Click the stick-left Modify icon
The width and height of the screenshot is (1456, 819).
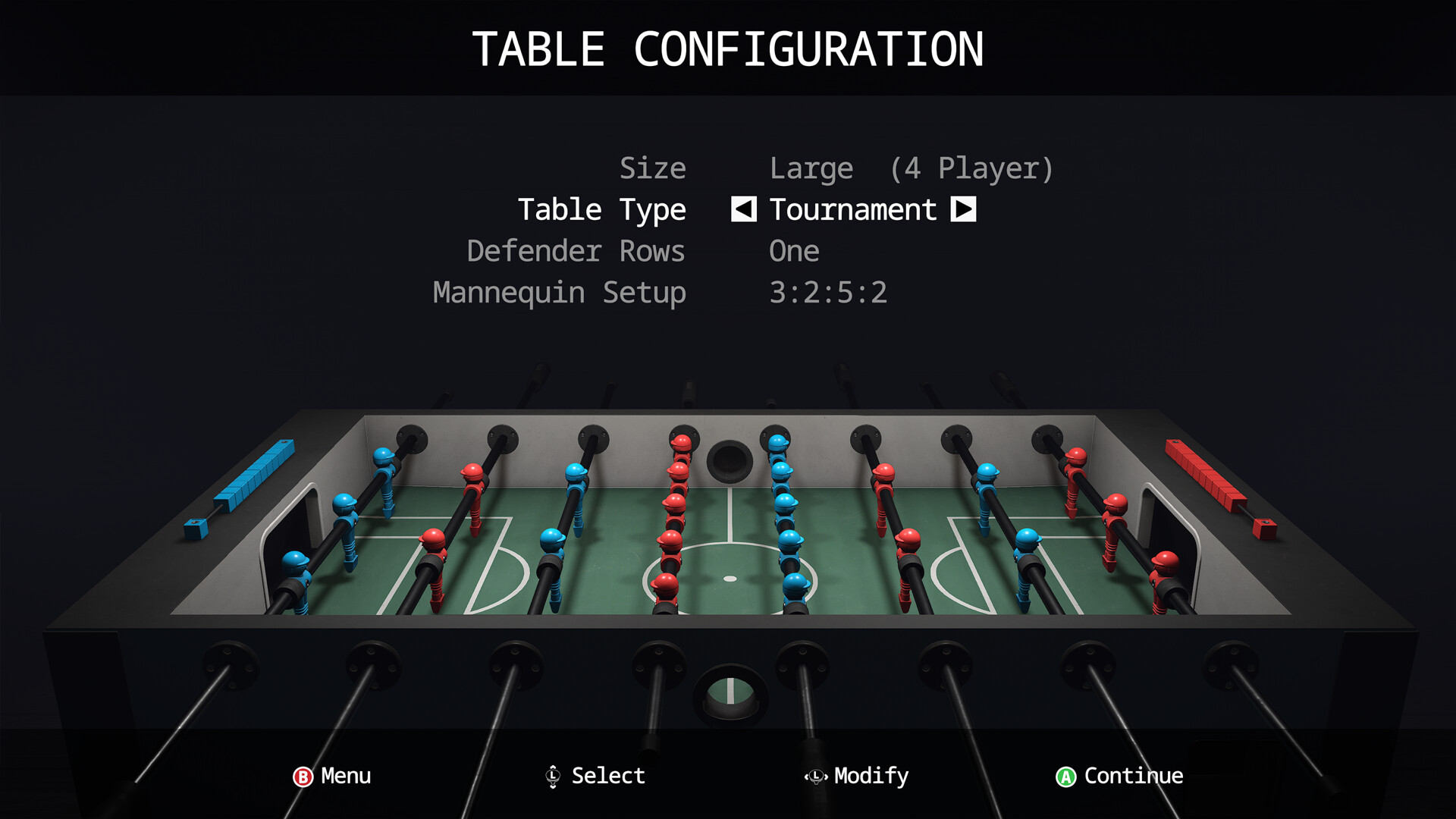pyautogui.click(x=815, y=777)
